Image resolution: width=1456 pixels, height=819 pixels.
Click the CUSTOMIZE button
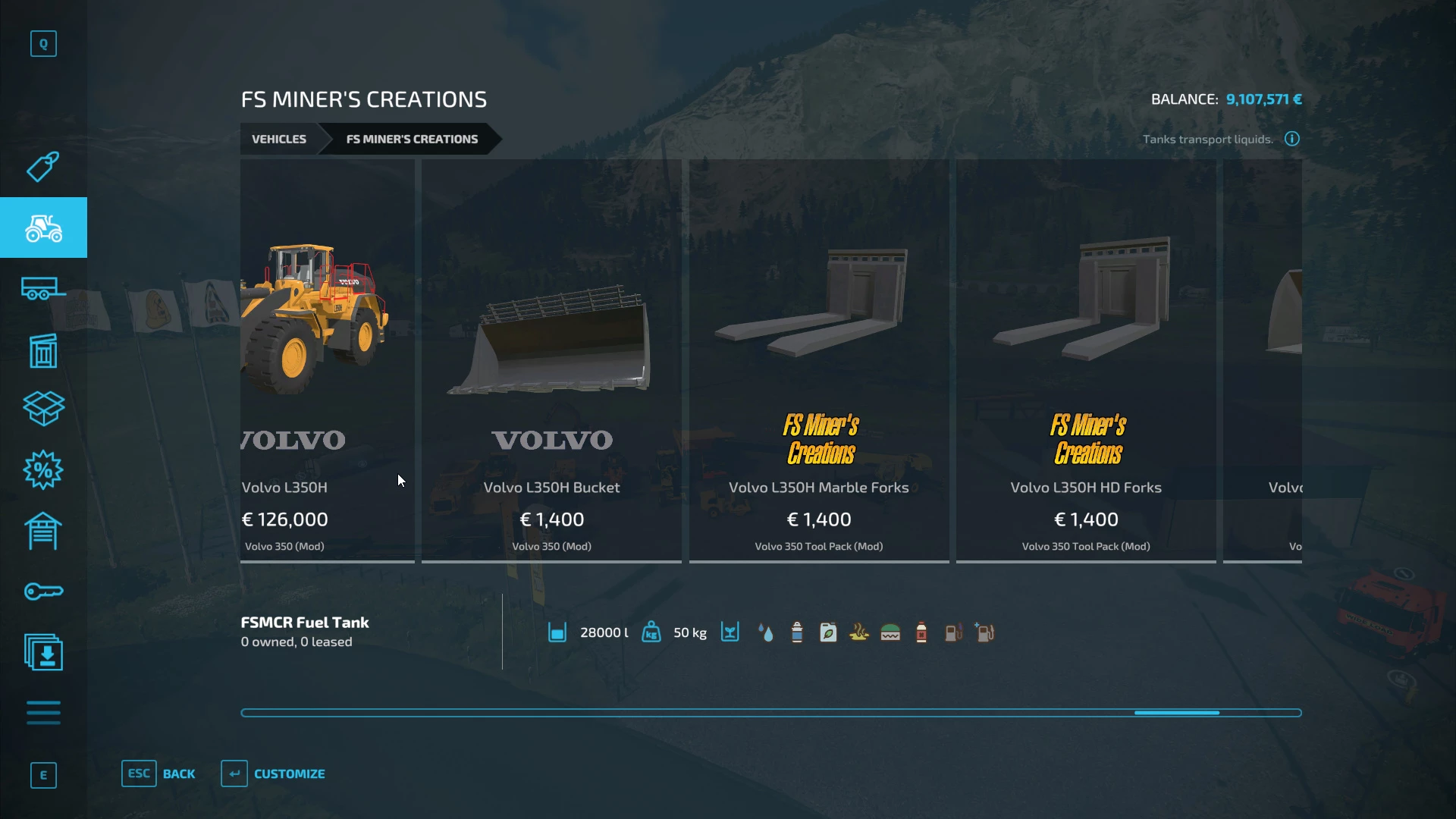point(273,773)
